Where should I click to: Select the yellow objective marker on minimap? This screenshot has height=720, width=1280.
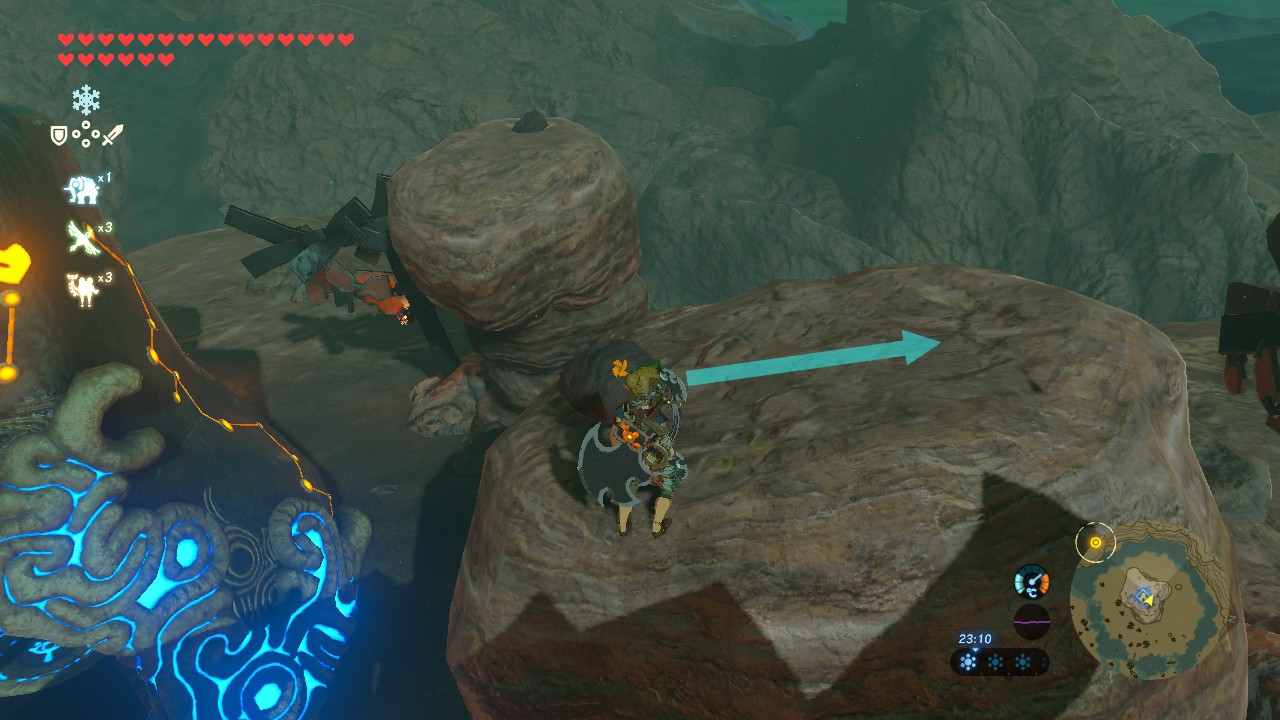(x=1095, y=543)
